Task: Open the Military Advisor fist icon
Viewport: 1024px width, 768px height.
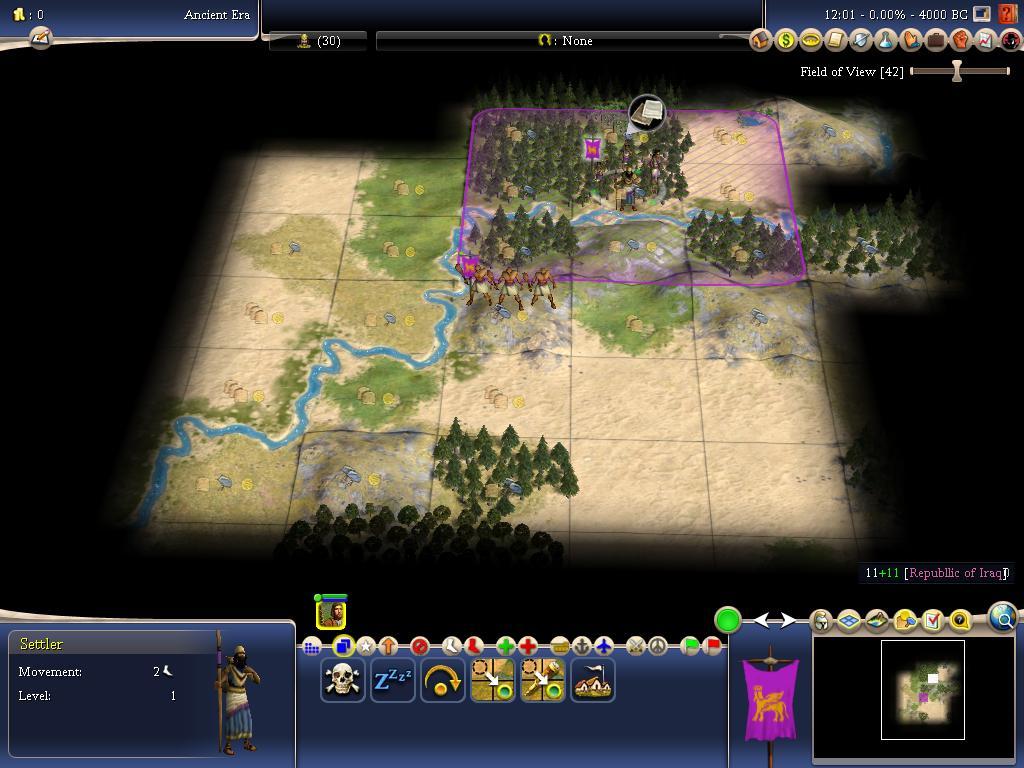Action: coord(960,41)
